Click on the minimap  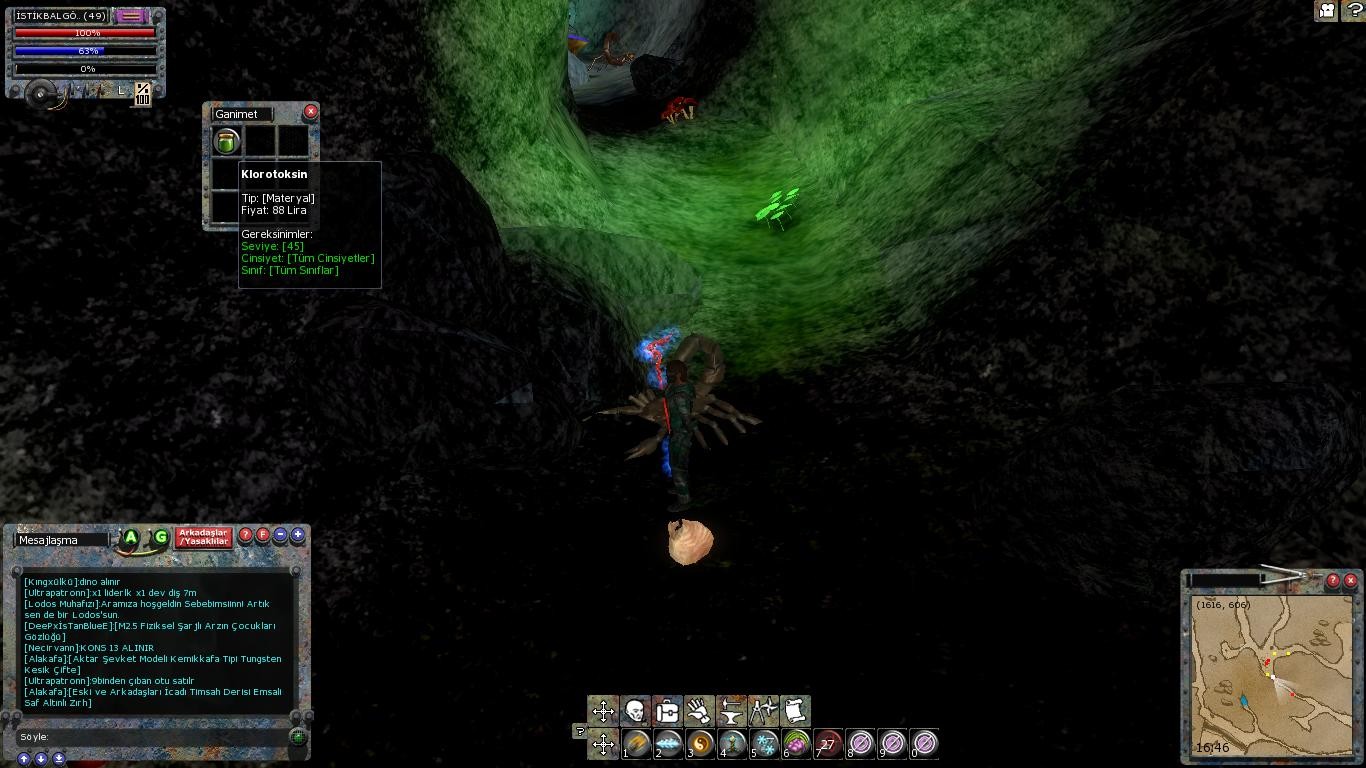[1270, 675]
